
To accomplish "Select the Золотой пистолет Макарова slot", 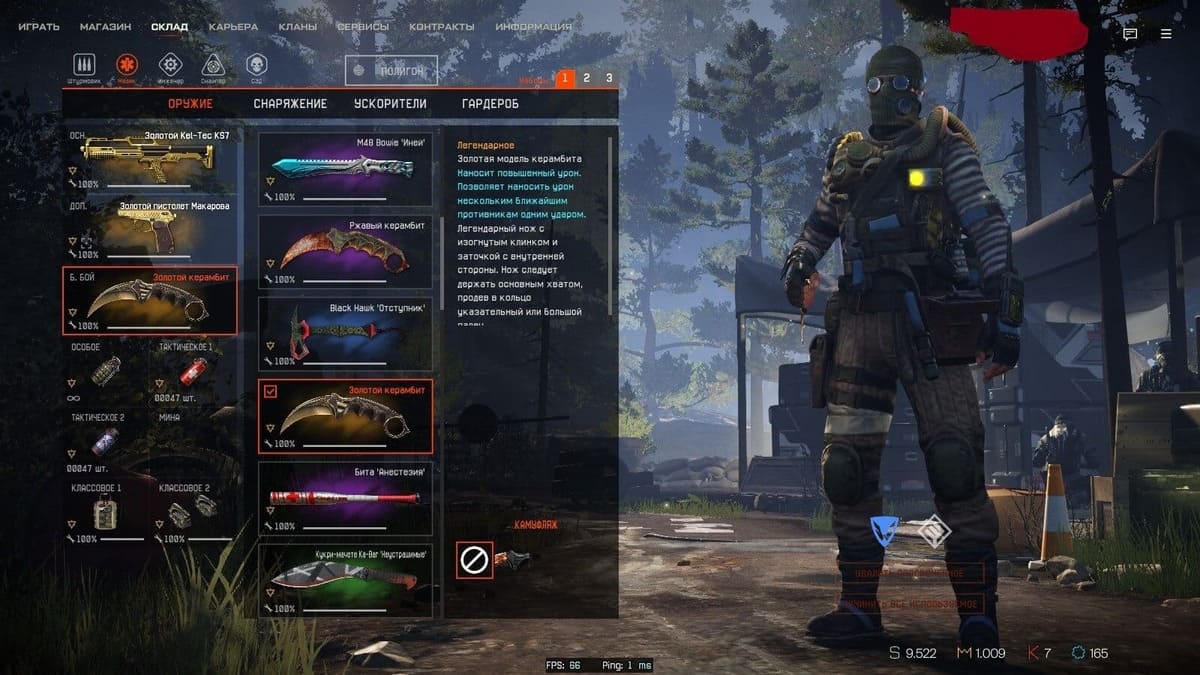I will (150, 228).
